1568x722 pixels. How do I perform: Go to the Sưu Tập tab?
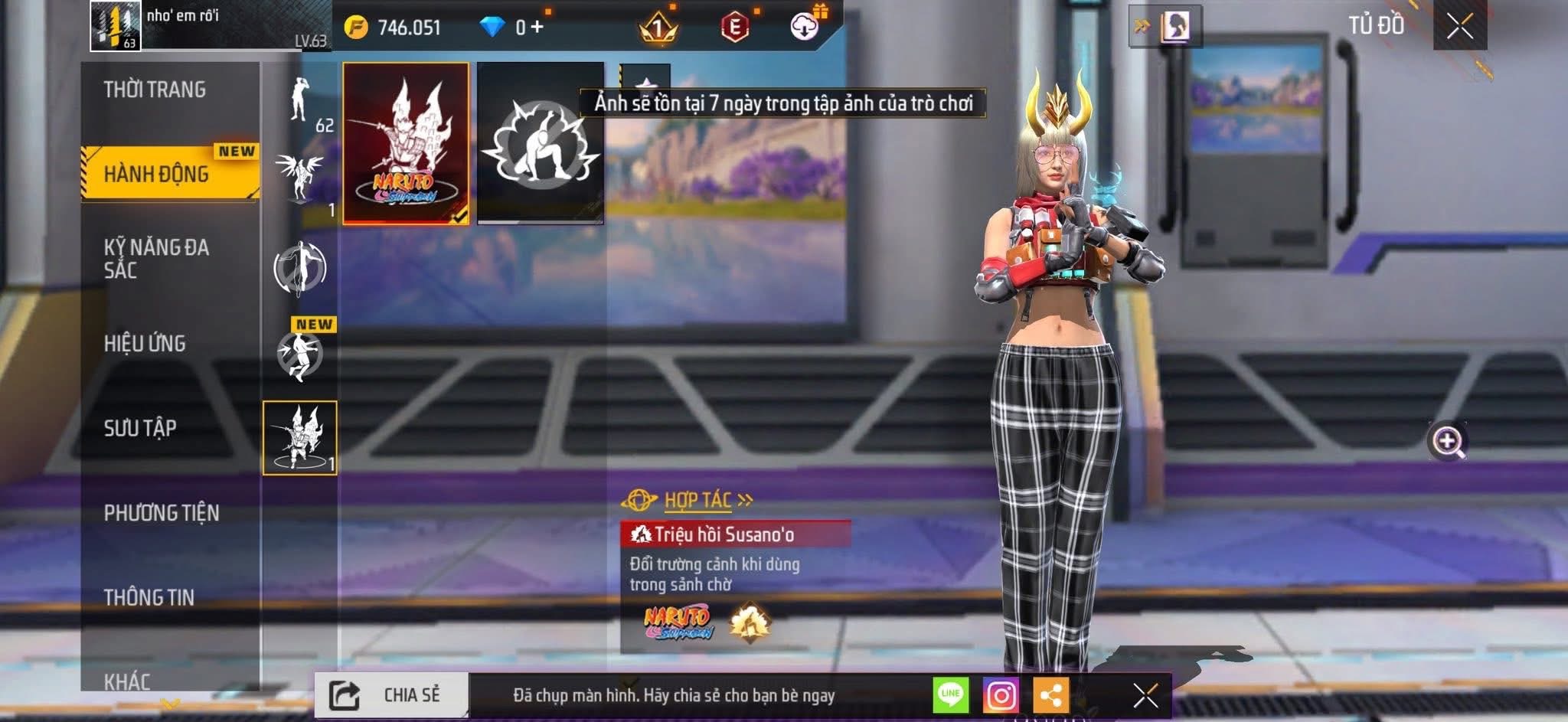pos(141,427)
